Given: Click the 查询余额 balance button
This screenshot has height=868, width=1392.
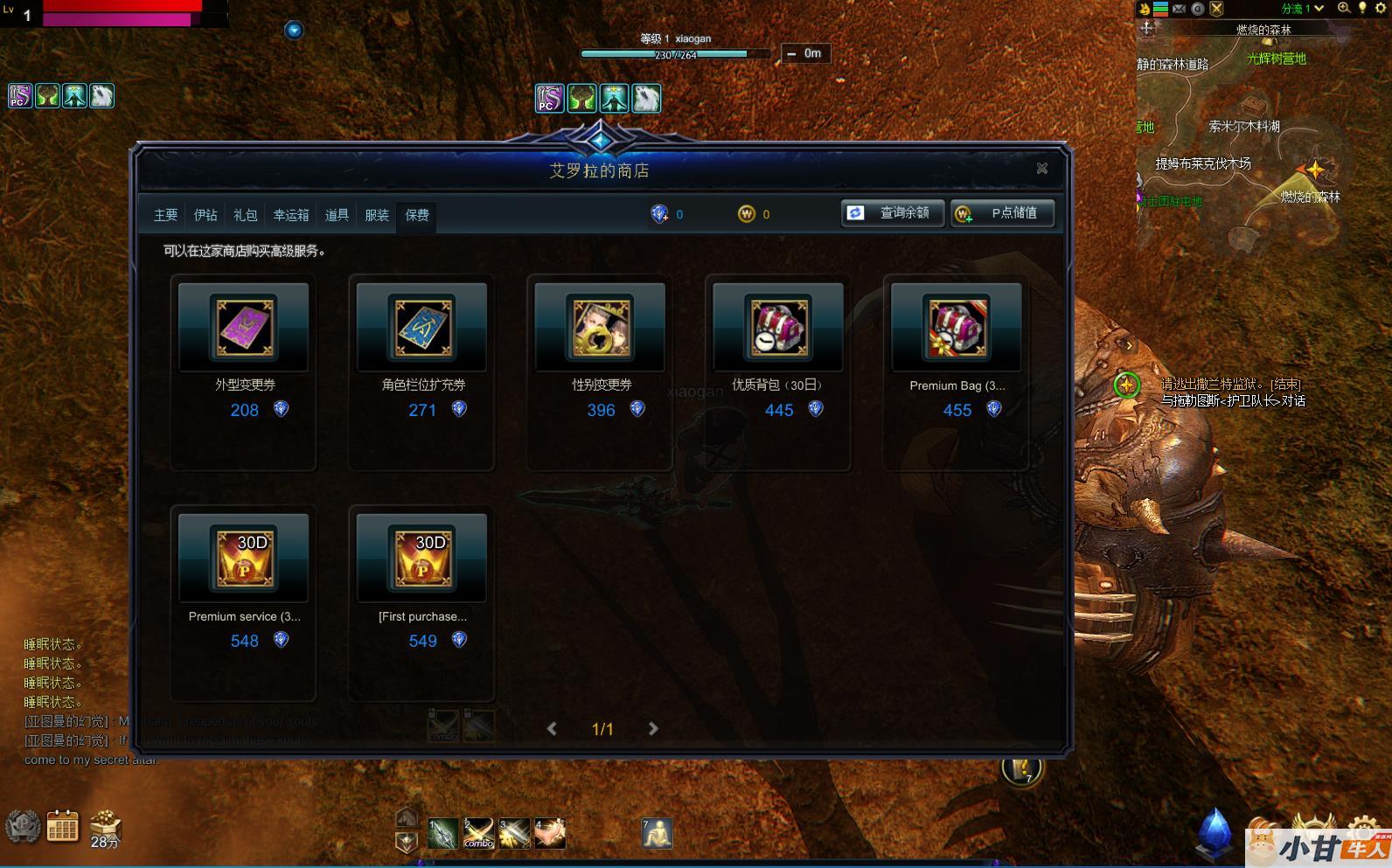Looking at the screenshot, I should coord(893,213).
